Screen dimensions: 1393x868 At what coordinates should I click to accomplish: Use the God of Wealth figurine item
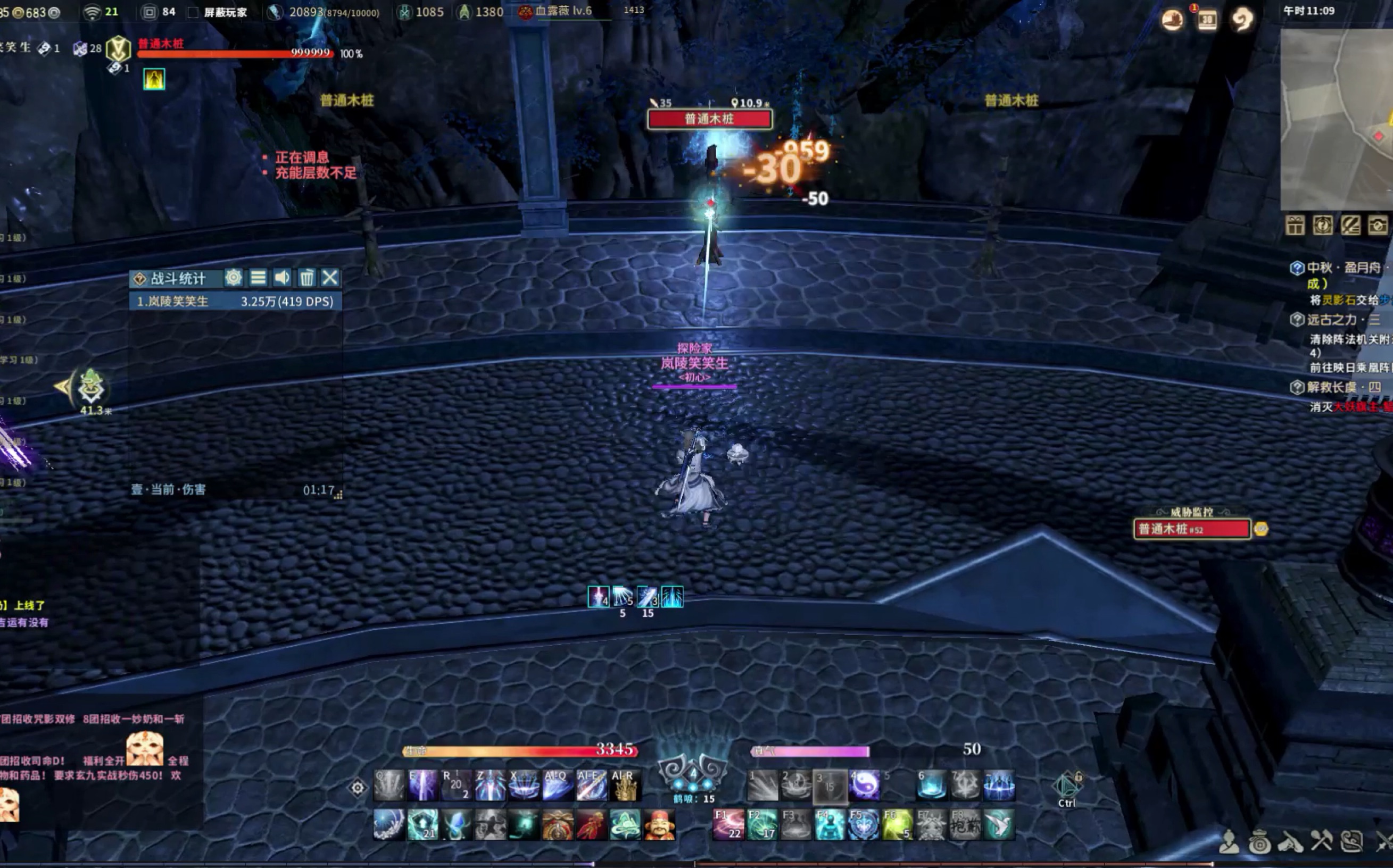tap(659, 825)
